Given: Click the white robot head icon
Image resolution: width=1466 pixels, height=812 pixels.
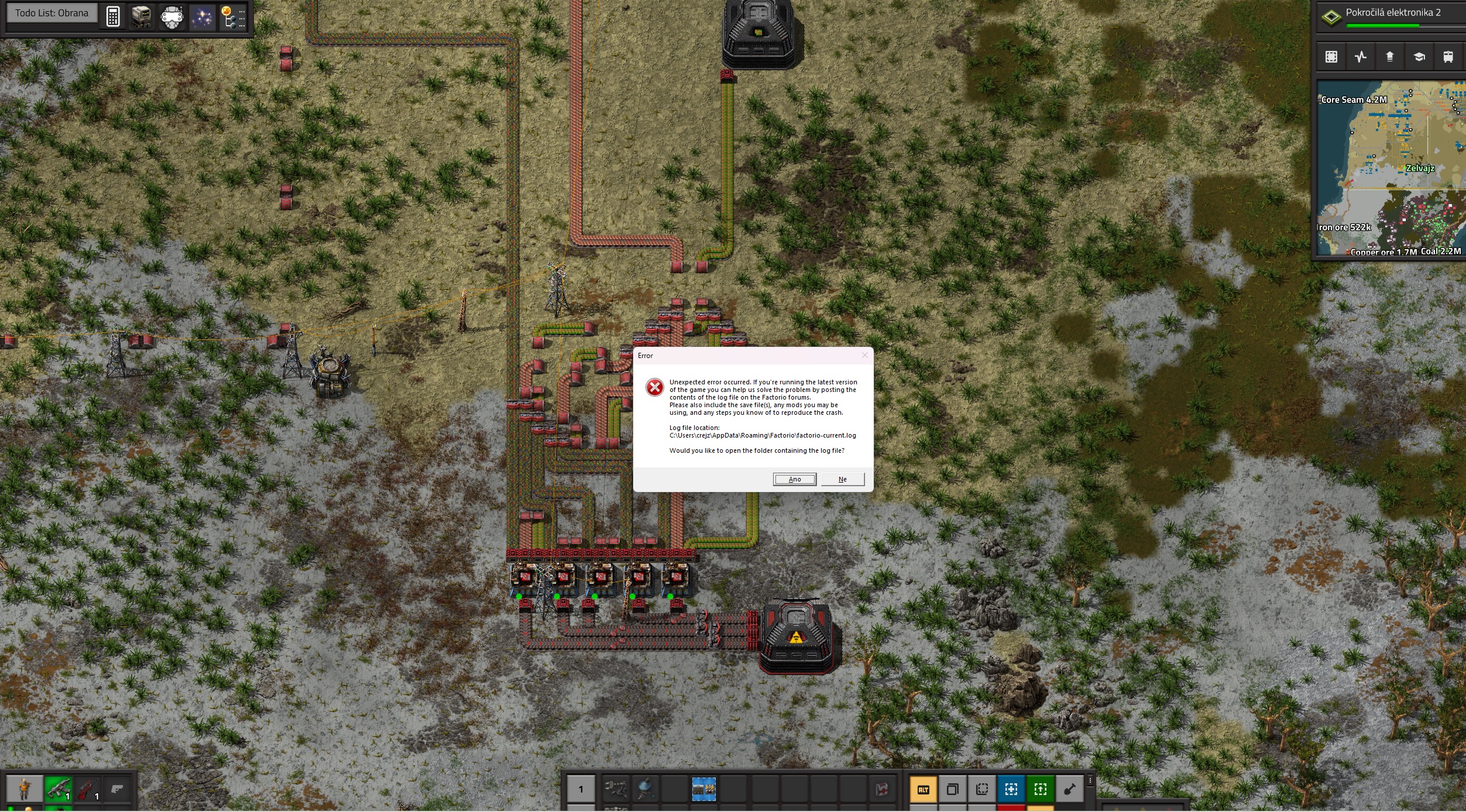Looking at the screenshot, I should click(x=172, y=16).
